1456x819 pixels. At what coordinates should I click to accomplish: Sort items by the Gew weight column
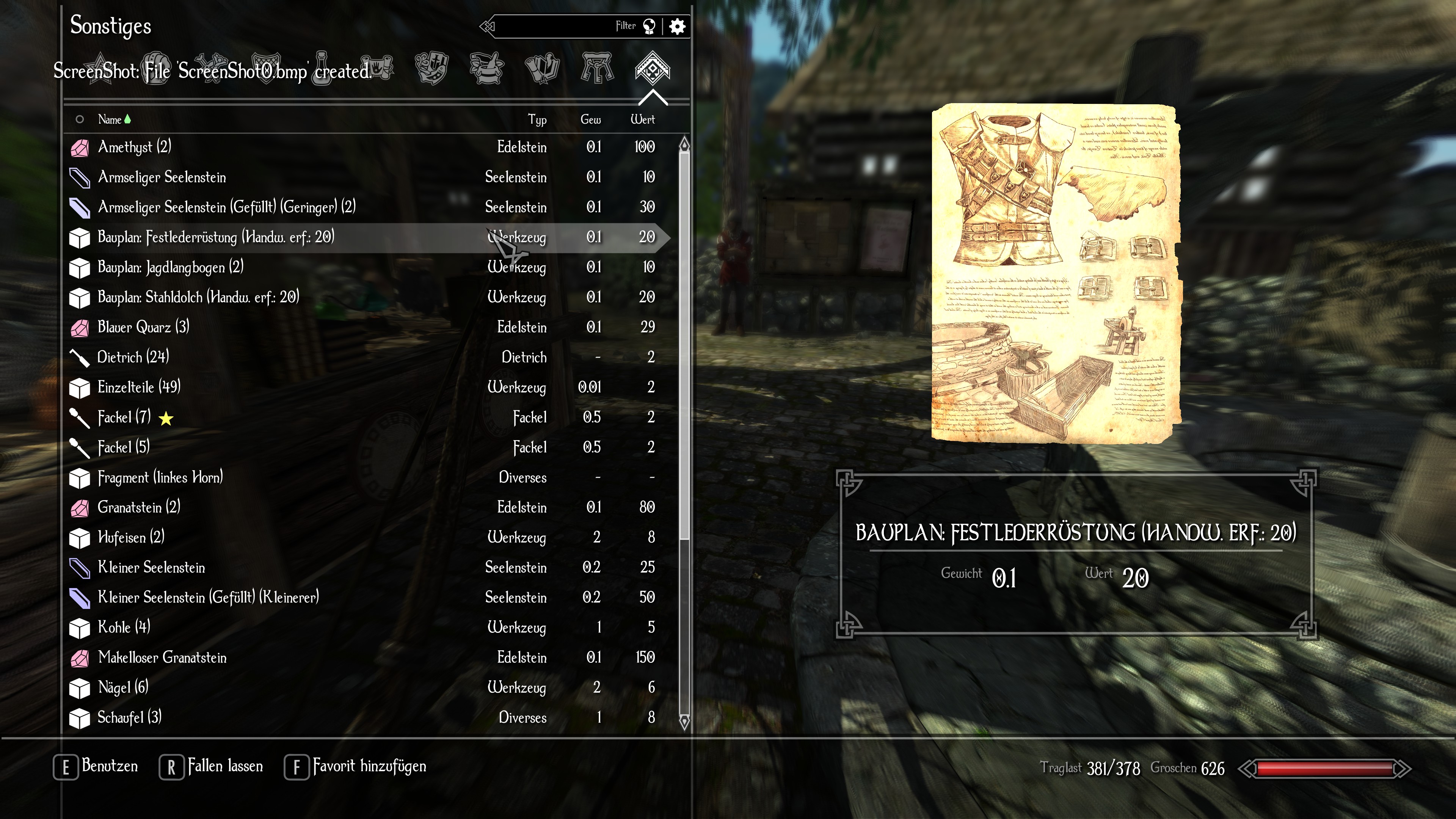[590, 119]
